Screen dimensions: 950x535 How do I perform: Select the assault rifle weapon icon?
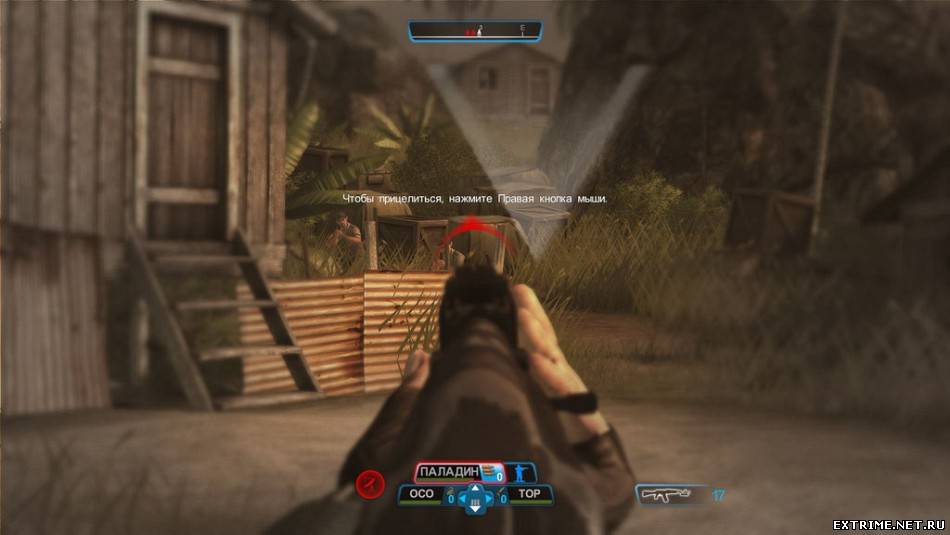[x=668, y=494]
